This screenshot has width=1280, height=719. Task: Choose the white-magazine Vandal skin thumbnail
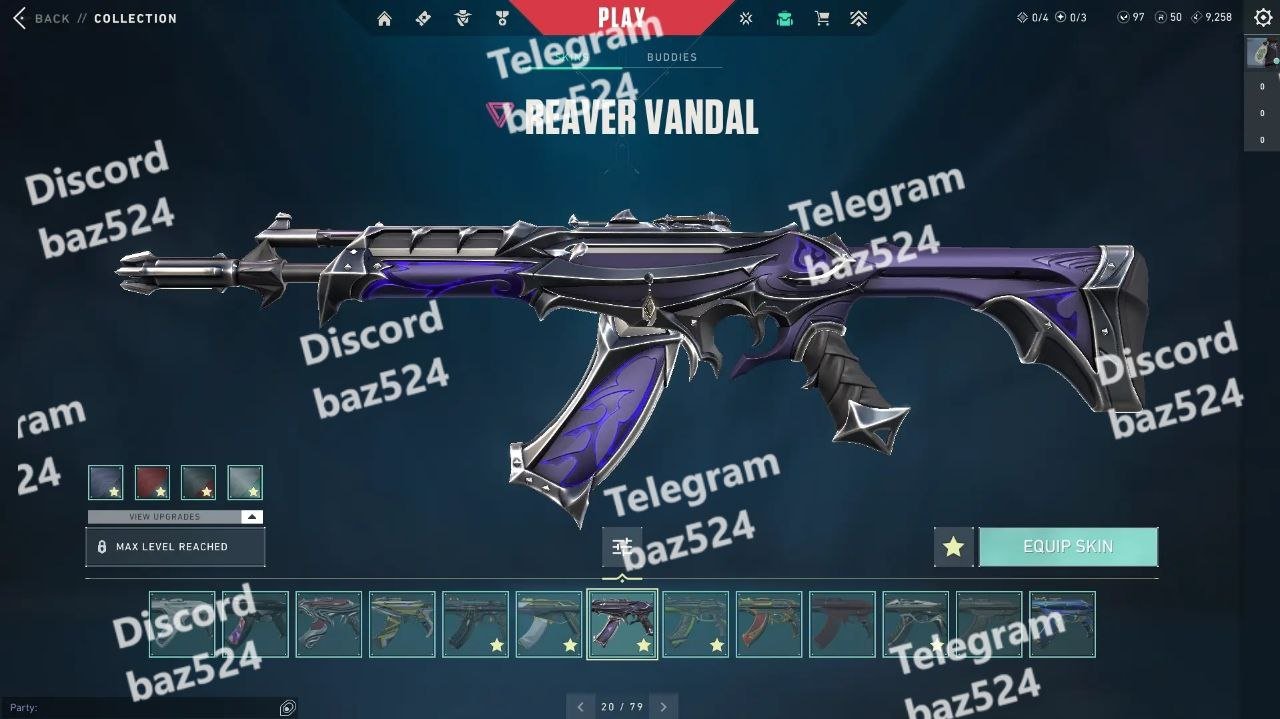[x=548, y=624]
